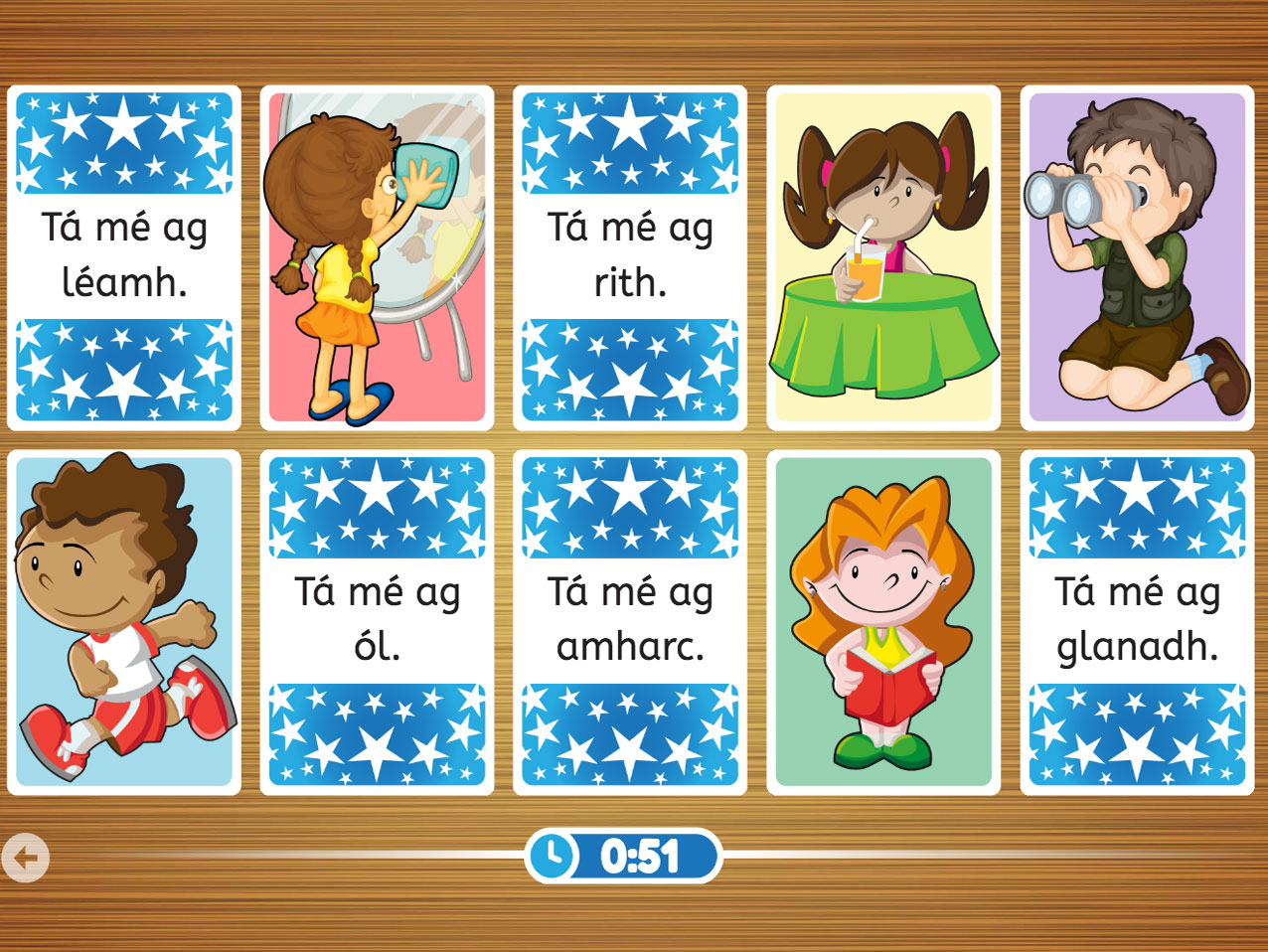Select the girl drinking juice card

[x=883, y=257]
